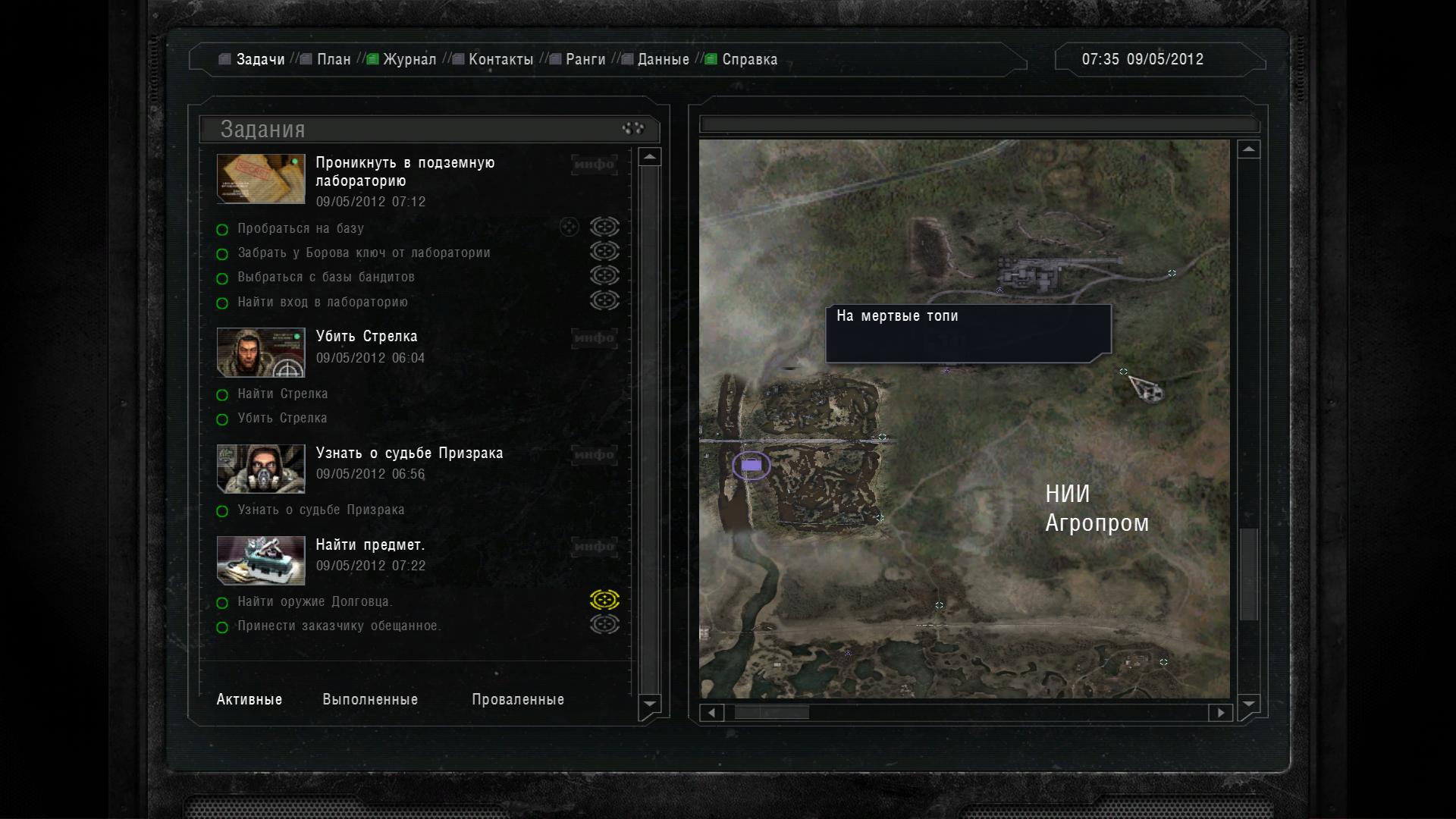The width and height of the screenshot is (1456, 819).
Task: Select the Убить Стрелка quest thumbnail
Action: coord(261,352)
